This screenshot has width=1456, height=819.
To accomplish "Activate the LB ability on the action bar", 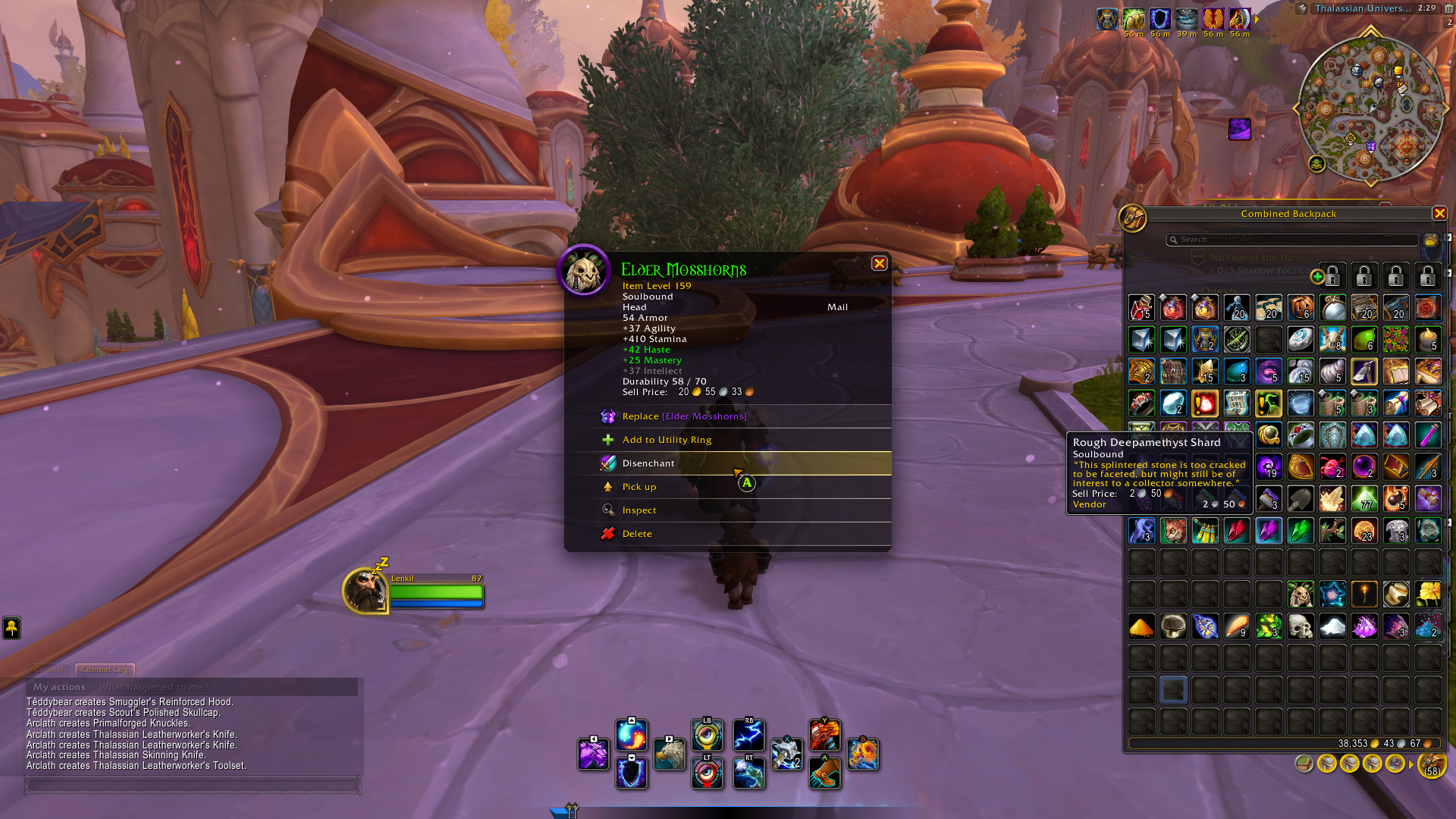I will [x=707, y=736].
